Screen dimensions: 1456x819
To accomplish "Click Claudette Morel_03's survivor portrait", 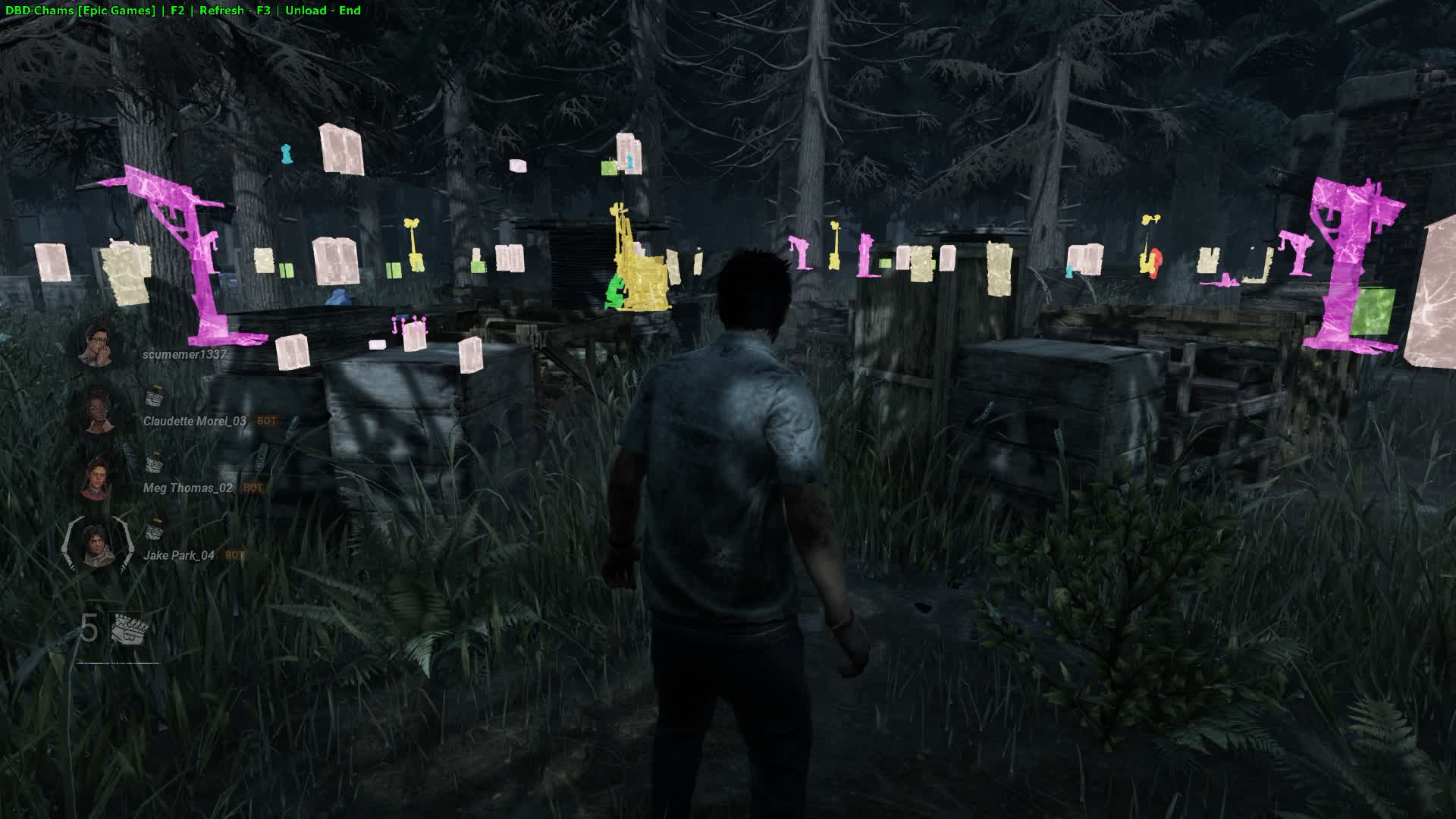I will point(97,412).
